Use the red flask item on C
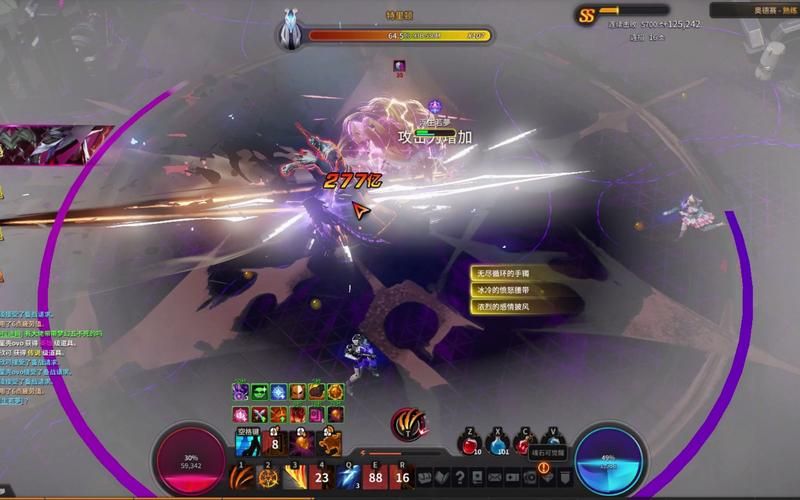Screen dimensions: 800x500 [524, 445]
